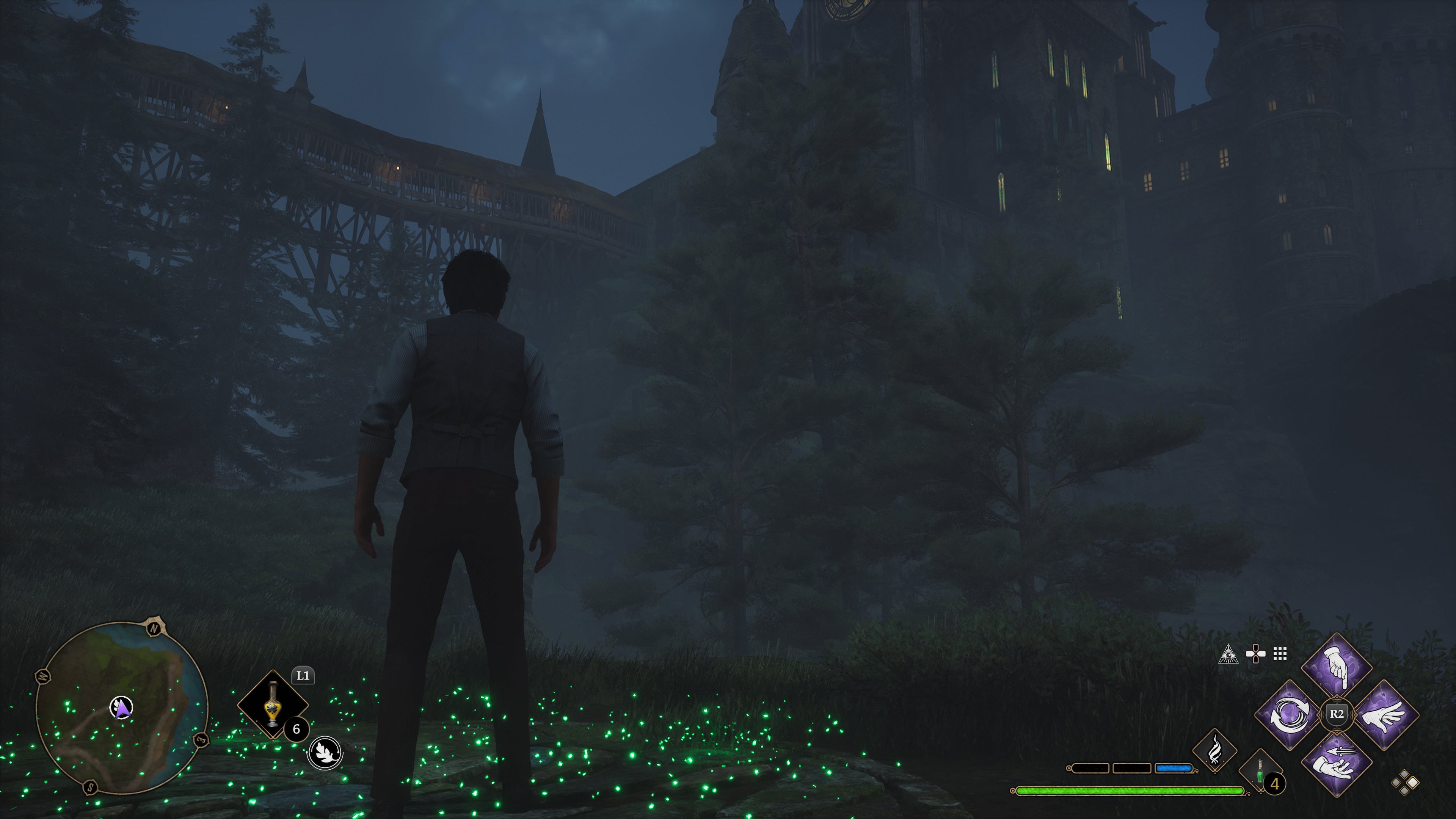Image resolution: width=1456 pixels, height=819 pixels.
Task: Activate the white flame ancient magic icon
Action: tap(1214, 751)
